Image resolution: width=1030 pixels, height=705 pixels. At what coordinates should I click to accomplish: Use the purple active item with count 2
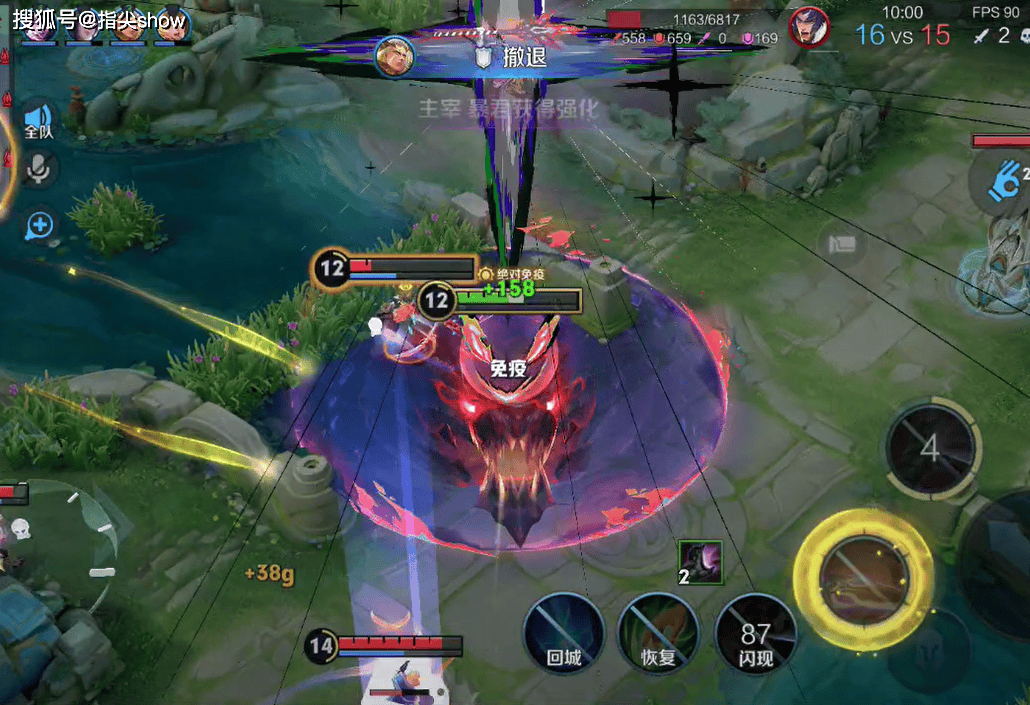(700, 560)
